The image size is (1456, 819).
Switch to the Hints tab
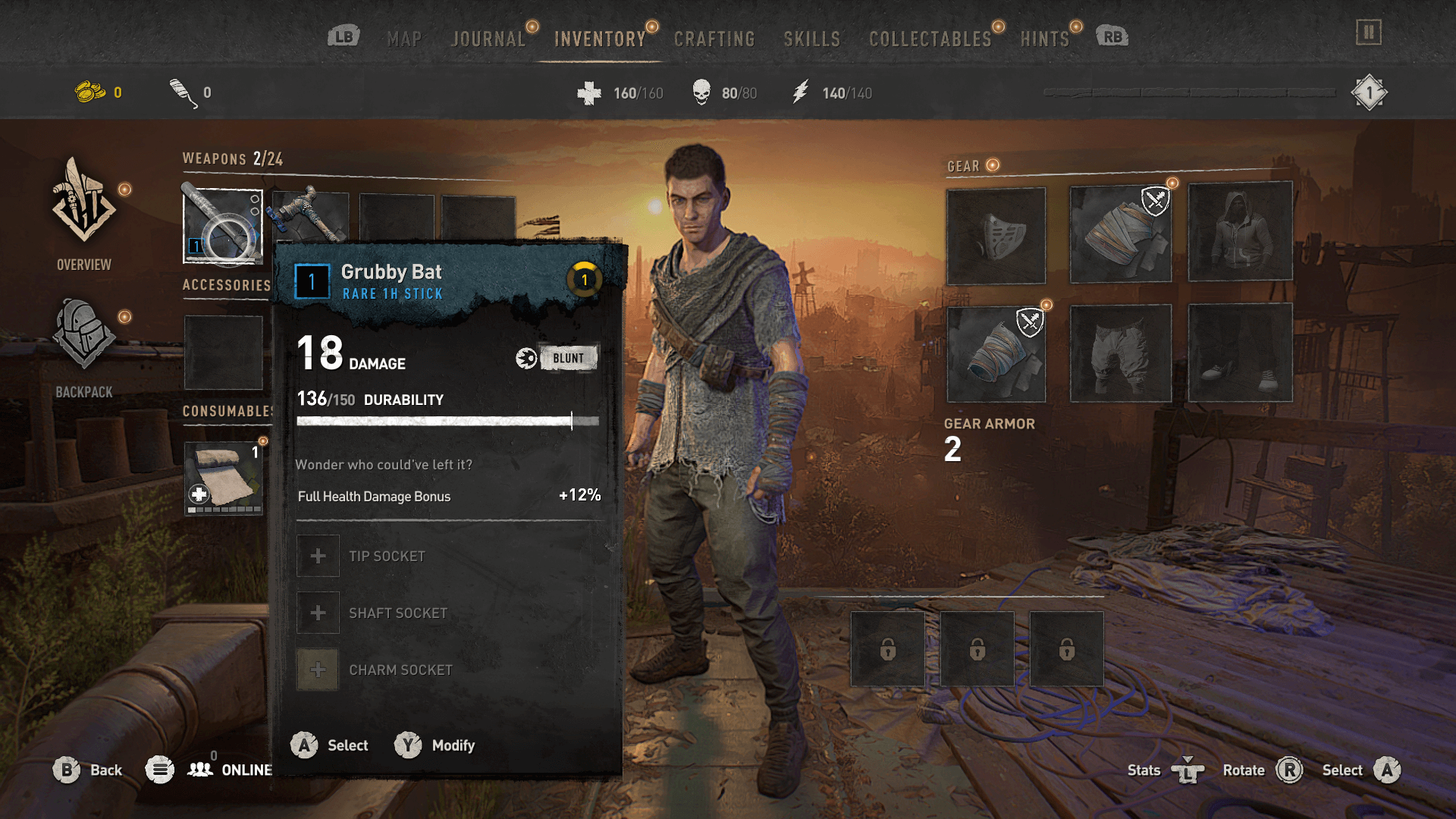(1044, 39)
